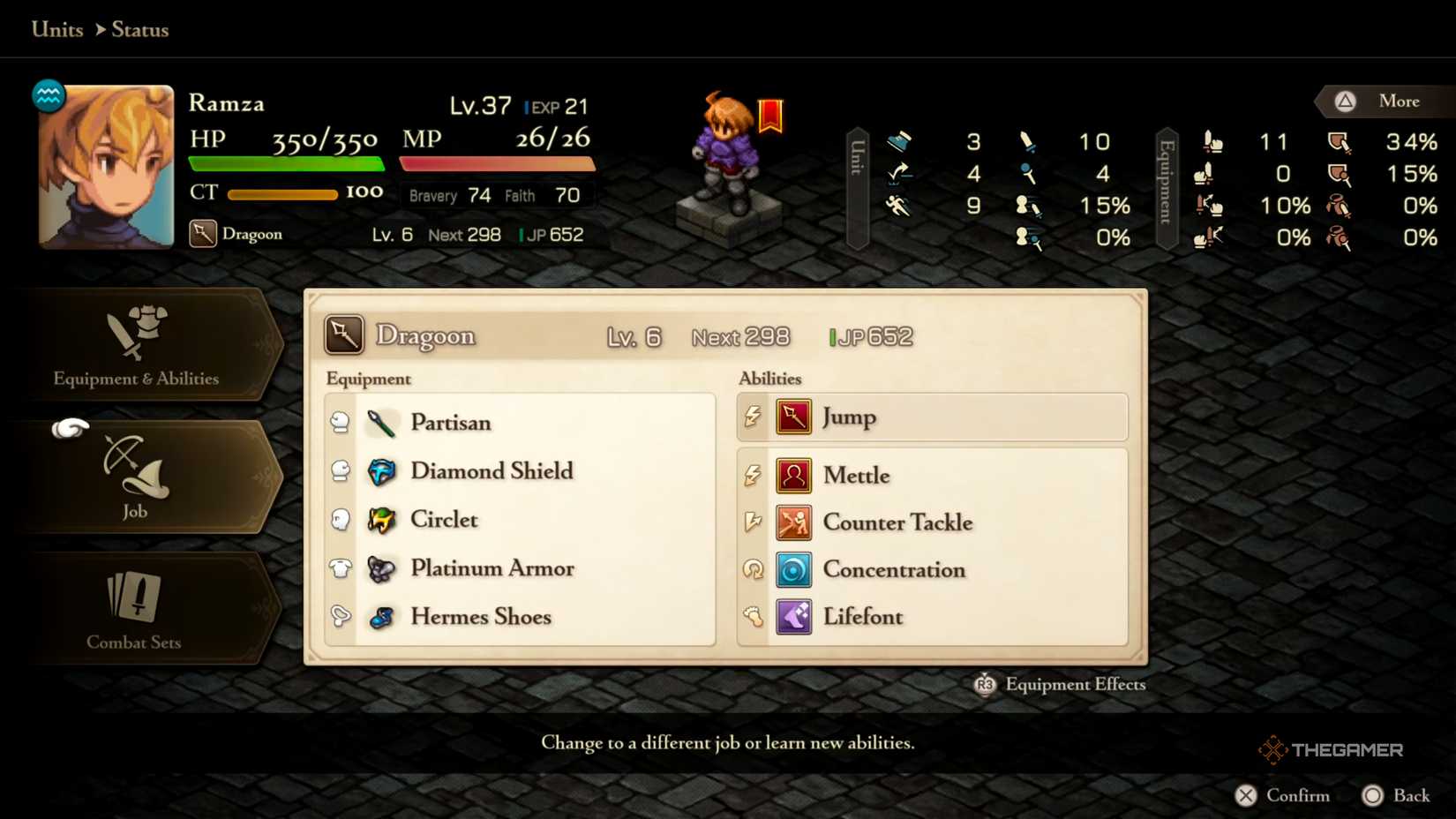Select the Partisan spear icon
This screenshot has height=819, width=1456.
click(380, 422)
